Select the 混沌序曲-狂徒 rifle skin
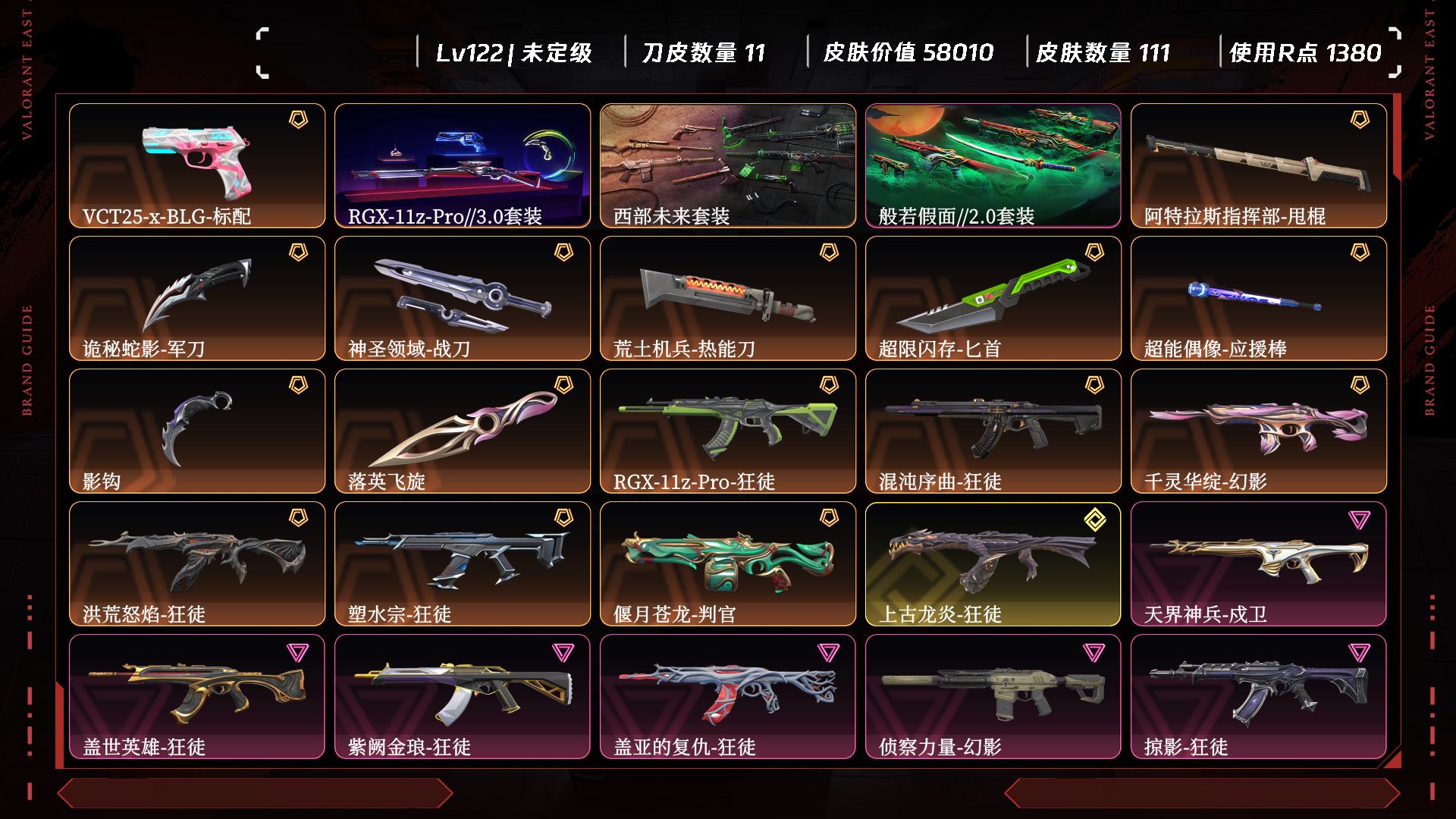 (x=993, y=431)
